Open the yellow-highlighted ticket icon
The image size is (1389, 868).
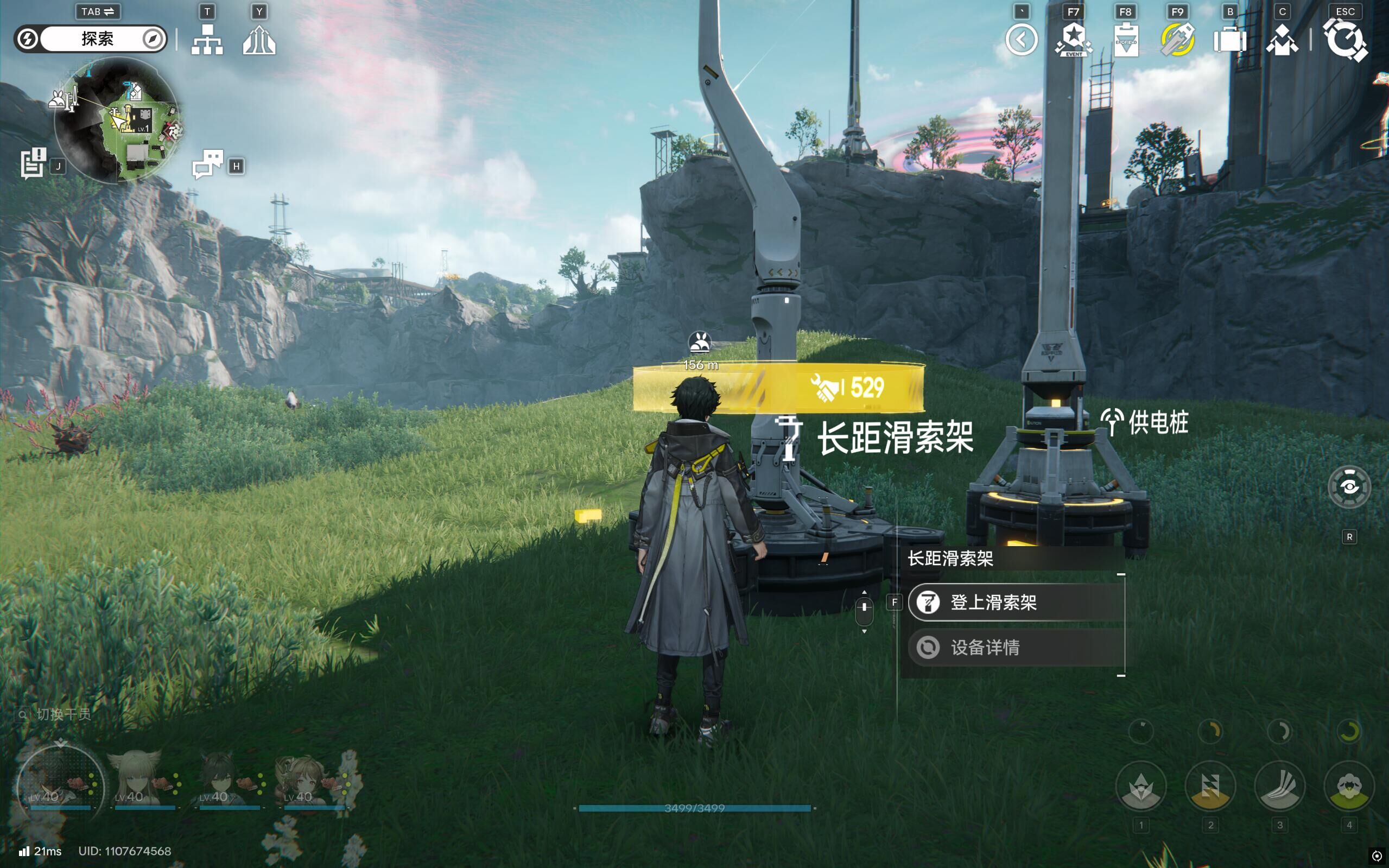(x=1177, y=40)
